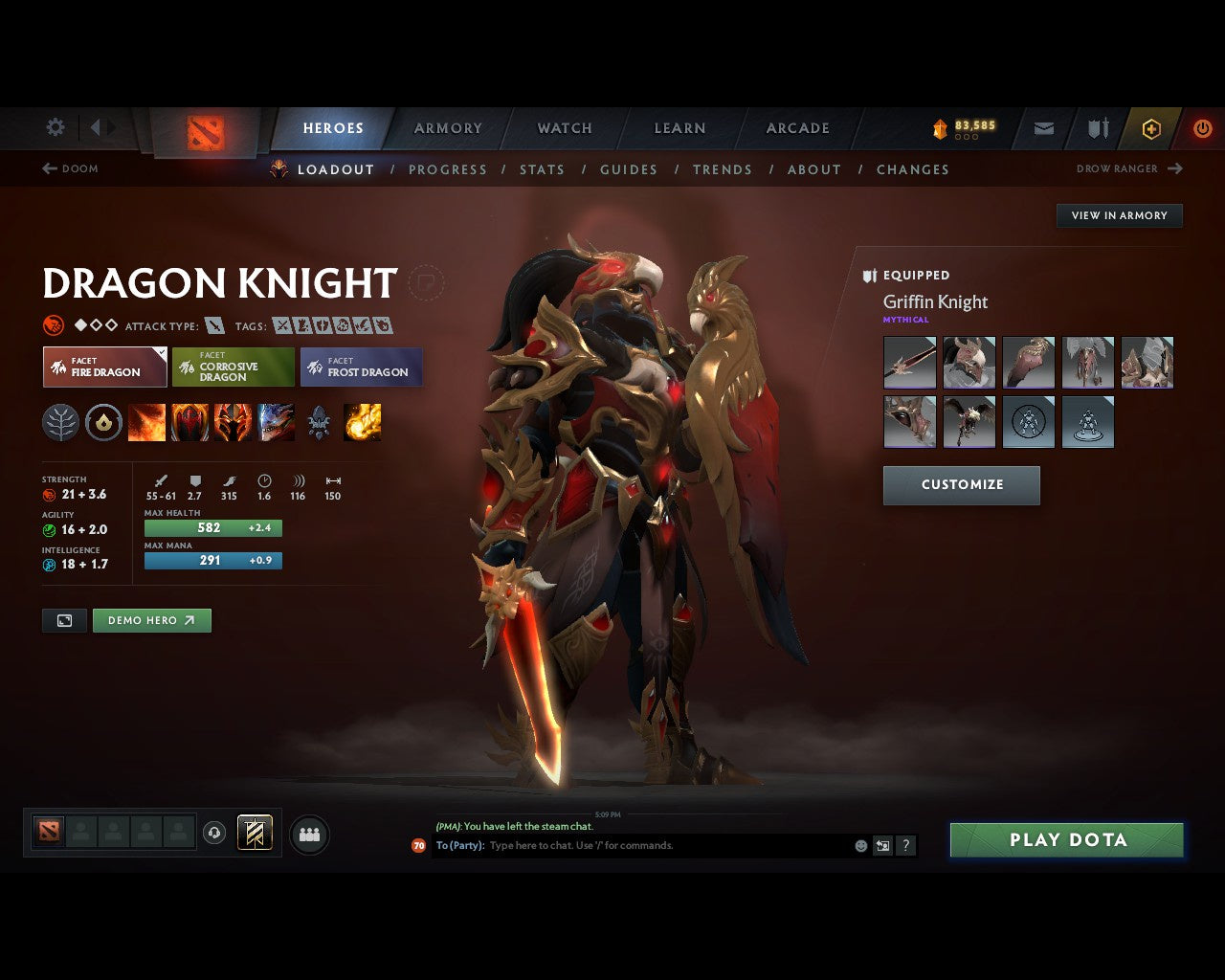Click the Elder Dragon Form ability icon
Viewport: 1225px width, 980px height.
tap(277, 422)
